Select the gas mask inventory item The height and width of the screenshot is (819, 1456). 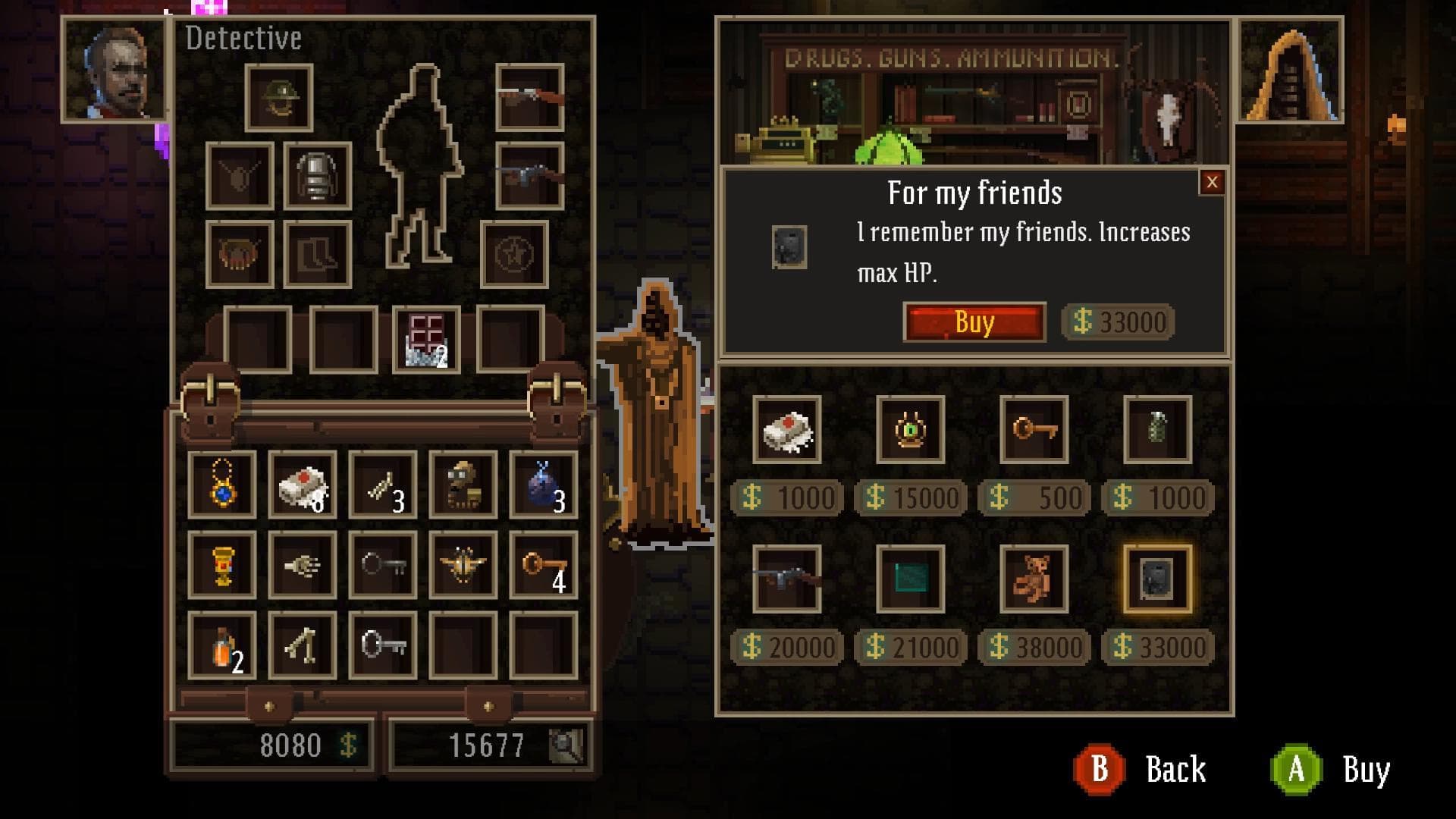click(463, 485)
